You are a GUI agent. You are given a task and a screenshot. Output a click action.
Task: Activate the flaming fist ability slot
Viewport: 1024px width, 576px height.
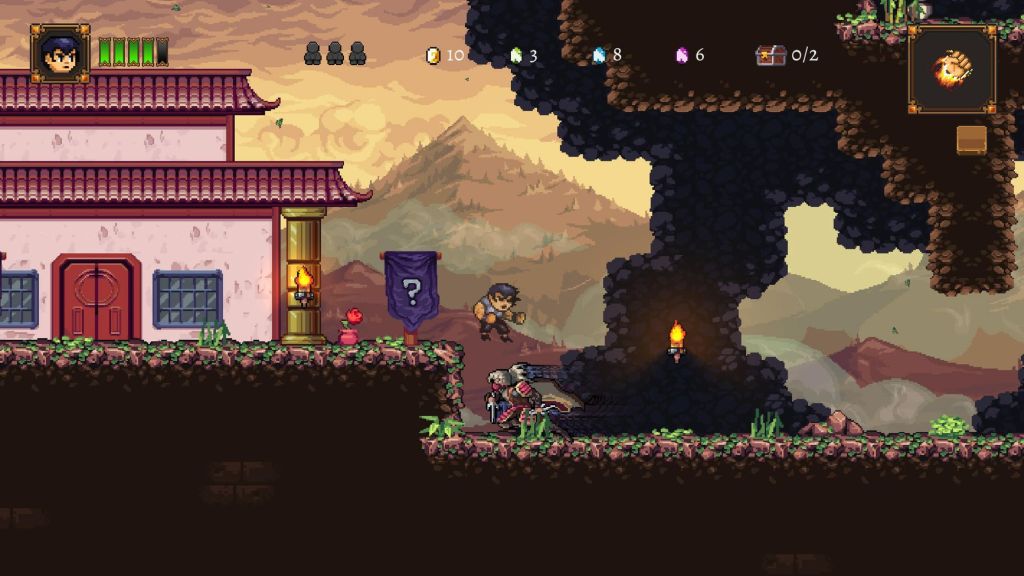click(951, 69)
